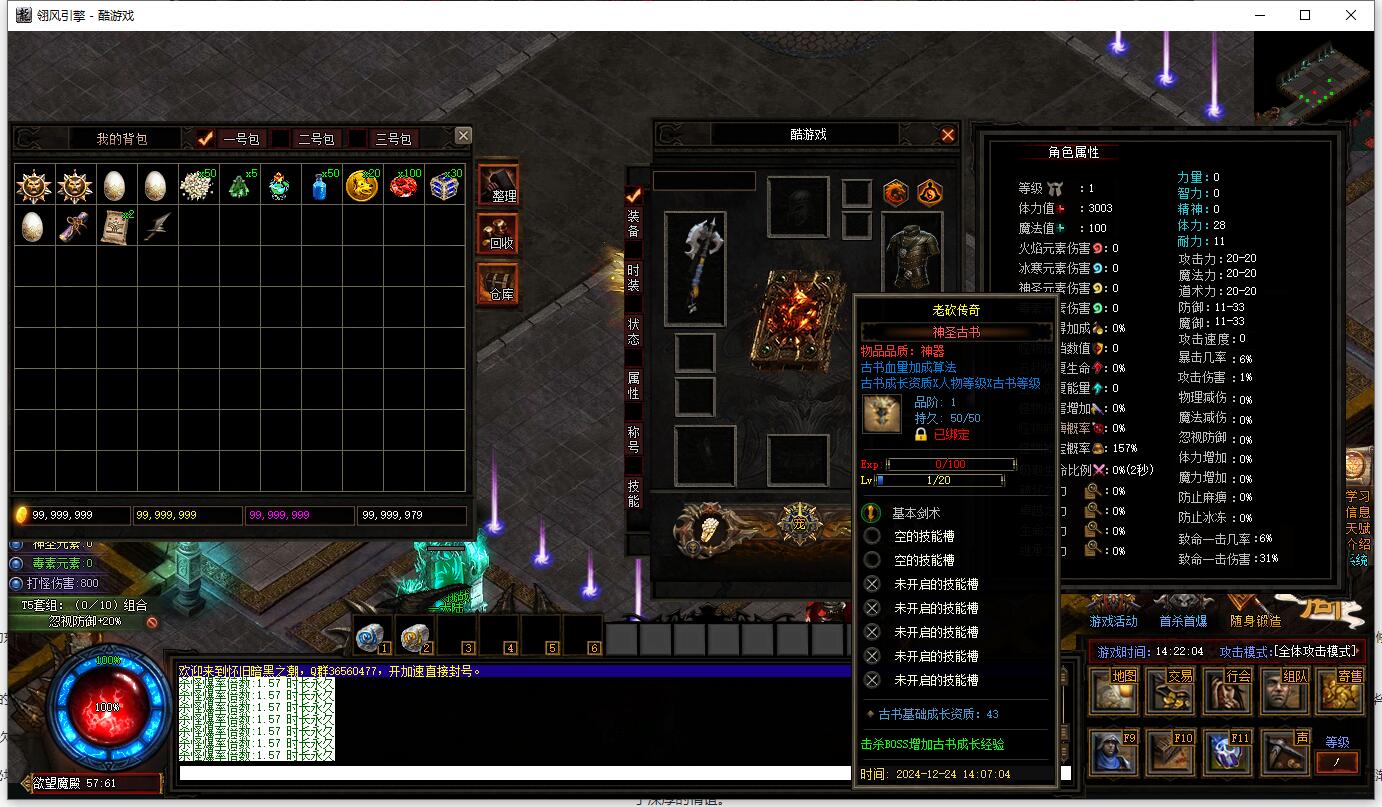Open the 仓库 warehouse
Image resolution: width=1382 pixels, height=807 pixels.
(x=498, y=285)
